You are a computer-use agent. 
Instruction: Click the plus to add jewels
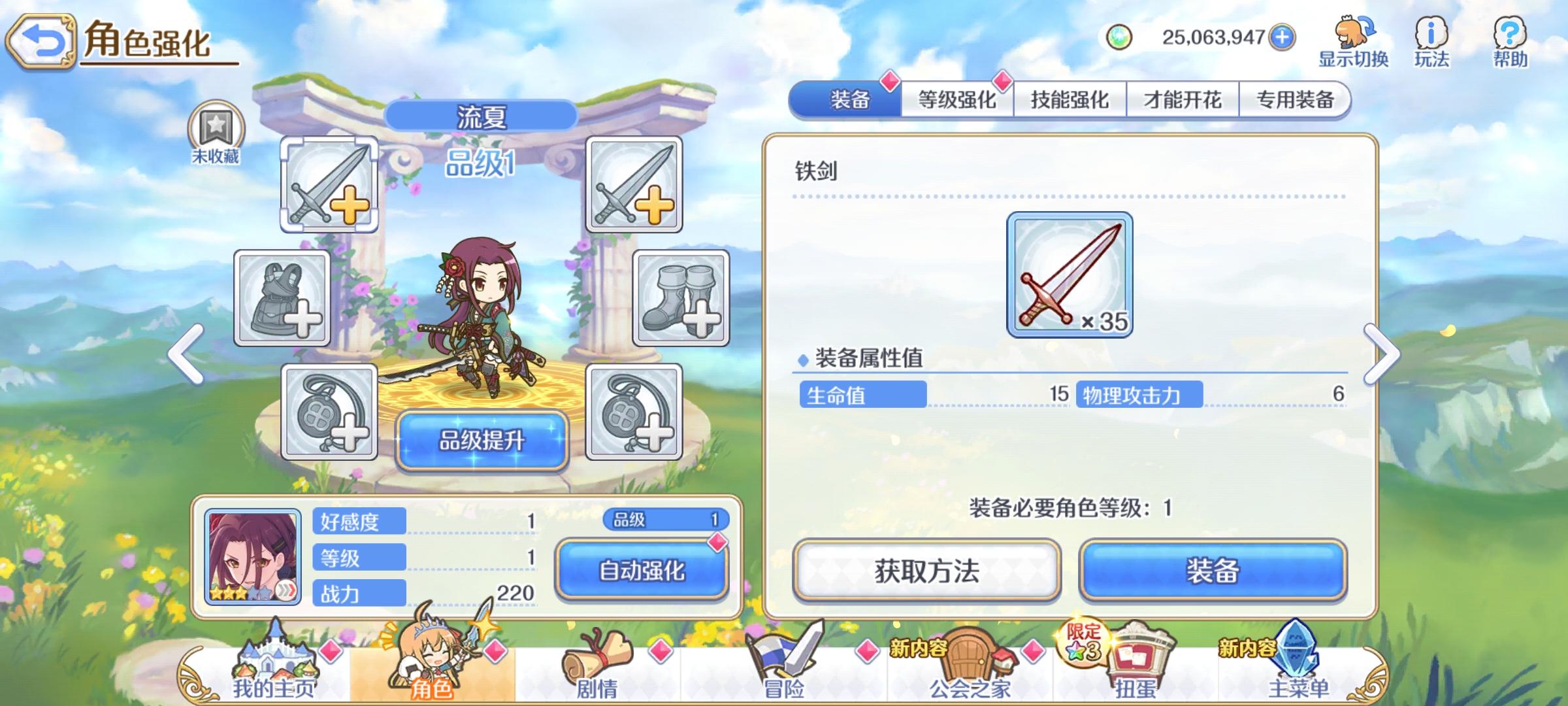(x=1283, y=37)
